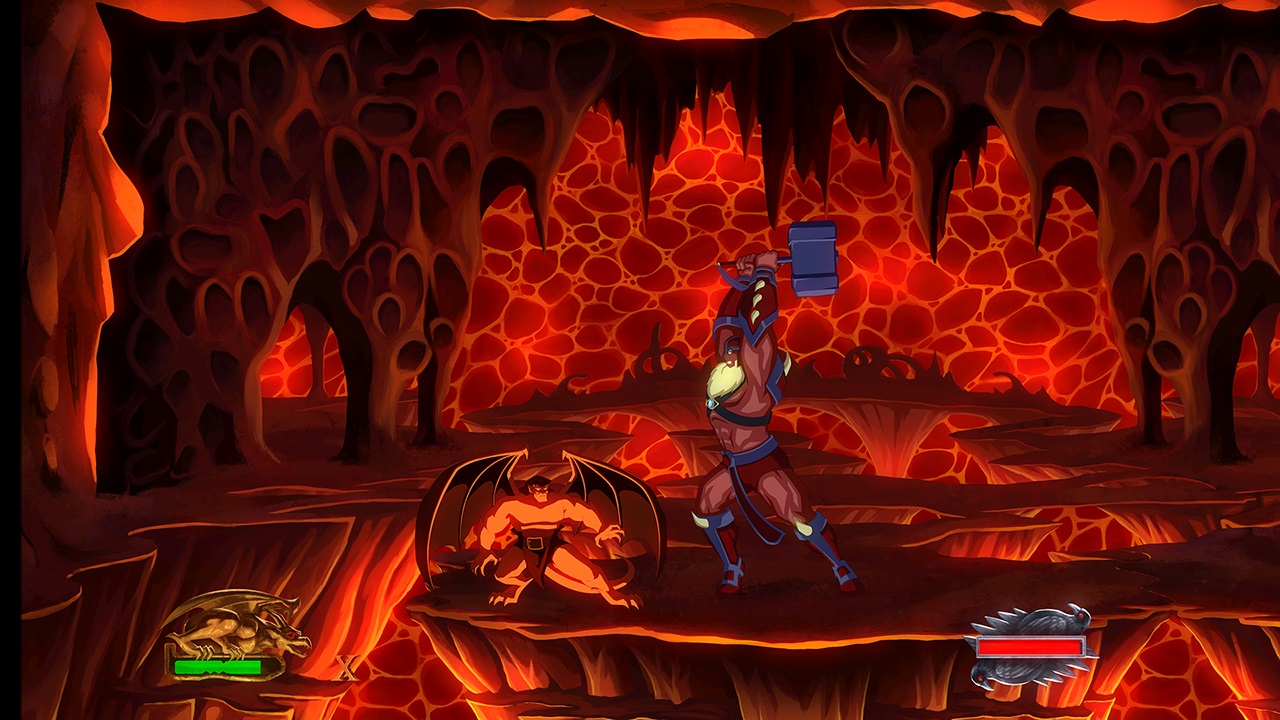Screen dimensions: 1280x720
Task: Click the lives multiplier X symbol
Action: coord(346,666)
